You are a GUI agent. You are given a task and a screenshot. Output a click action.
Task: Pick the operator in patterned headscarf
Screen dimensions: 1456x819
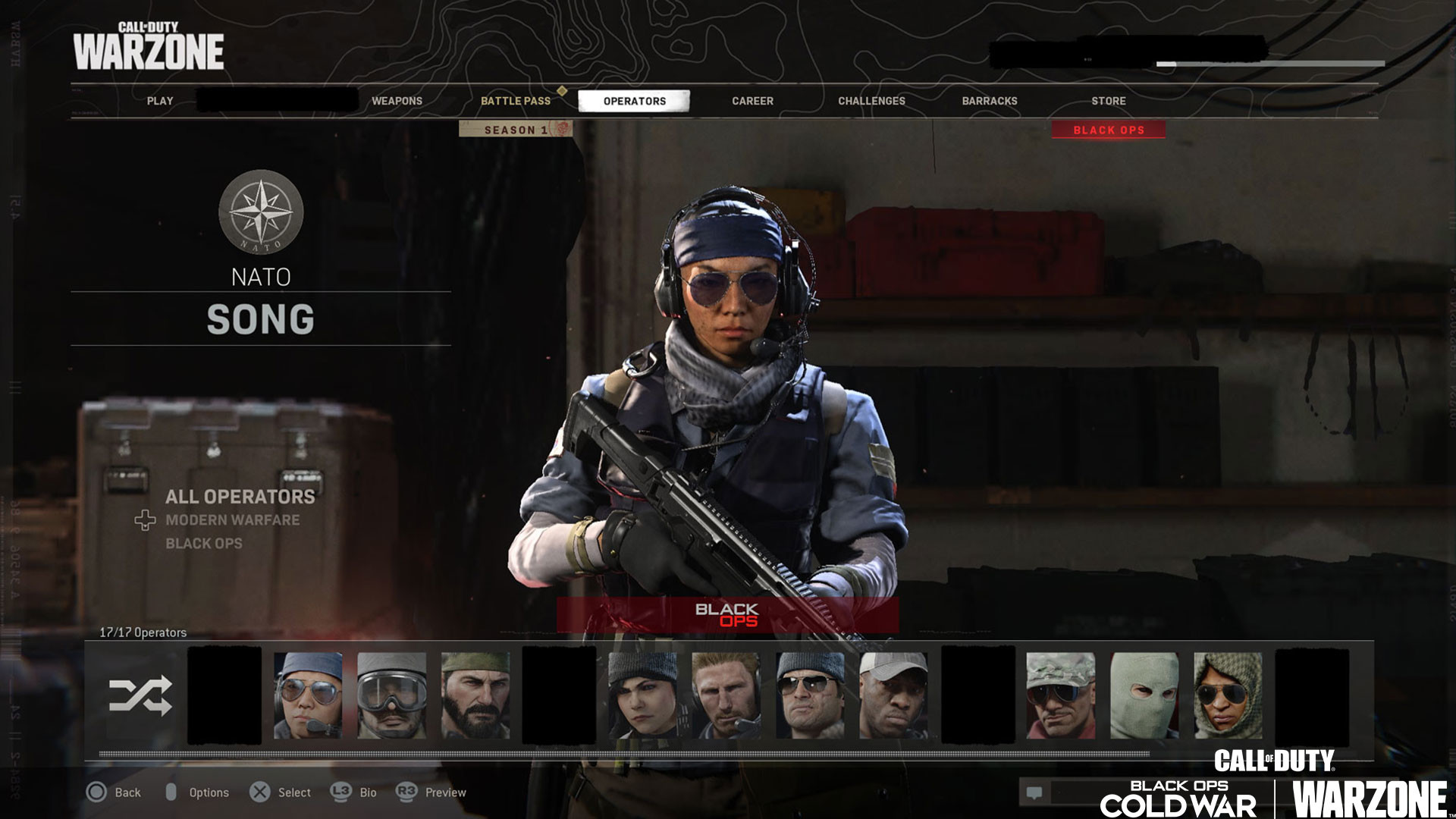tap(1228, 695)
